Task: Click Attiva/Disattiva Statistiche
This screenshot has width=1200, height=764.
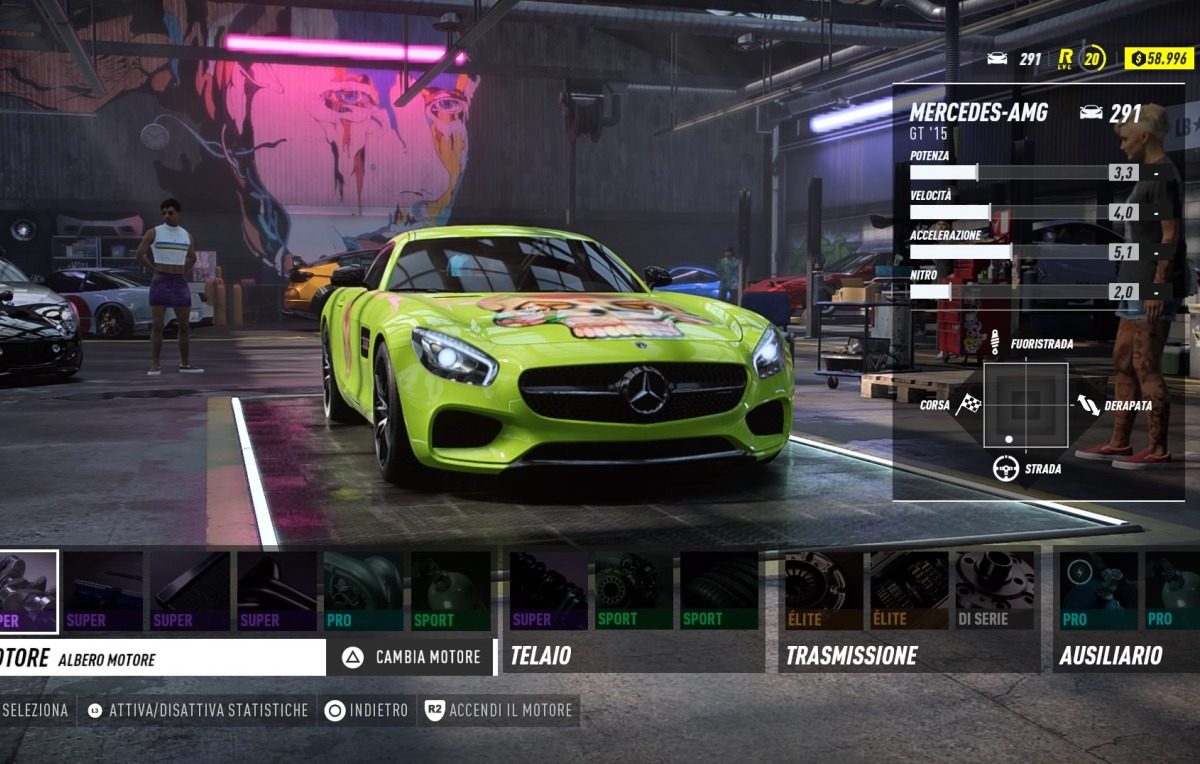Action: click(198, 710)
